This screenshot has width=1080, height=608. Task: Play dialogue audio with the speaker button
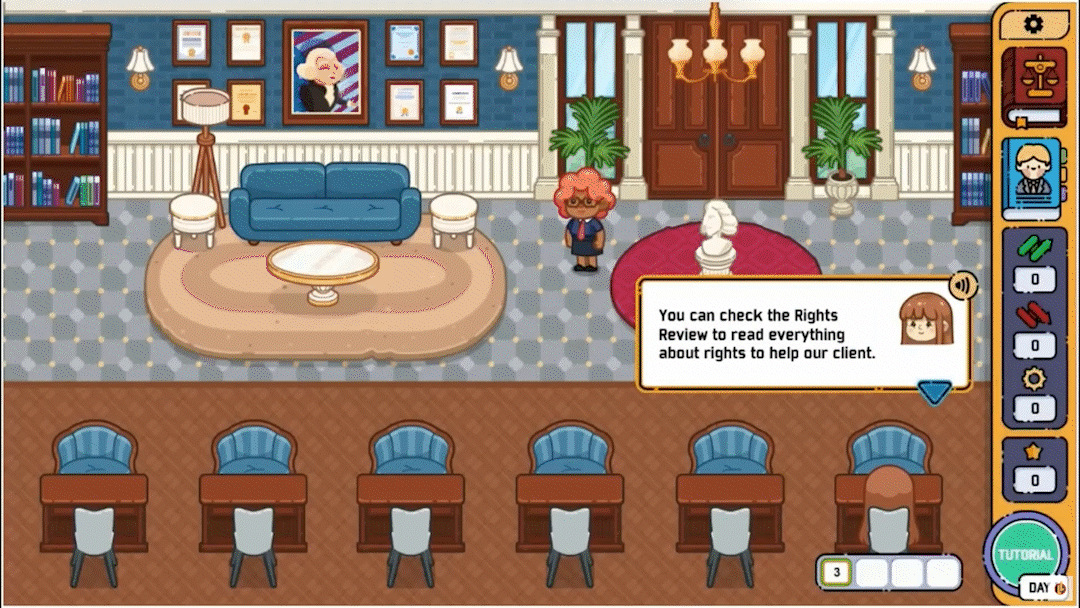[x=962, y=286]
